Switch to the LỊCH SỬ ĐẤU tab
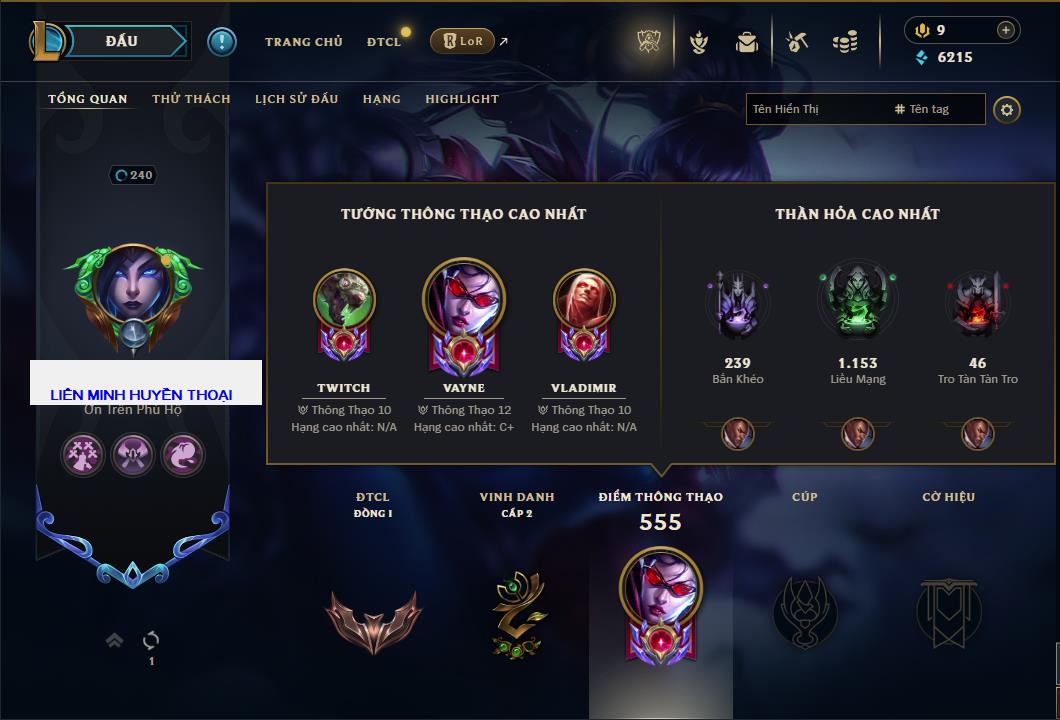The width and height of the screenshot is (1060, 720). pyautogui.click(x=296, y=99)
